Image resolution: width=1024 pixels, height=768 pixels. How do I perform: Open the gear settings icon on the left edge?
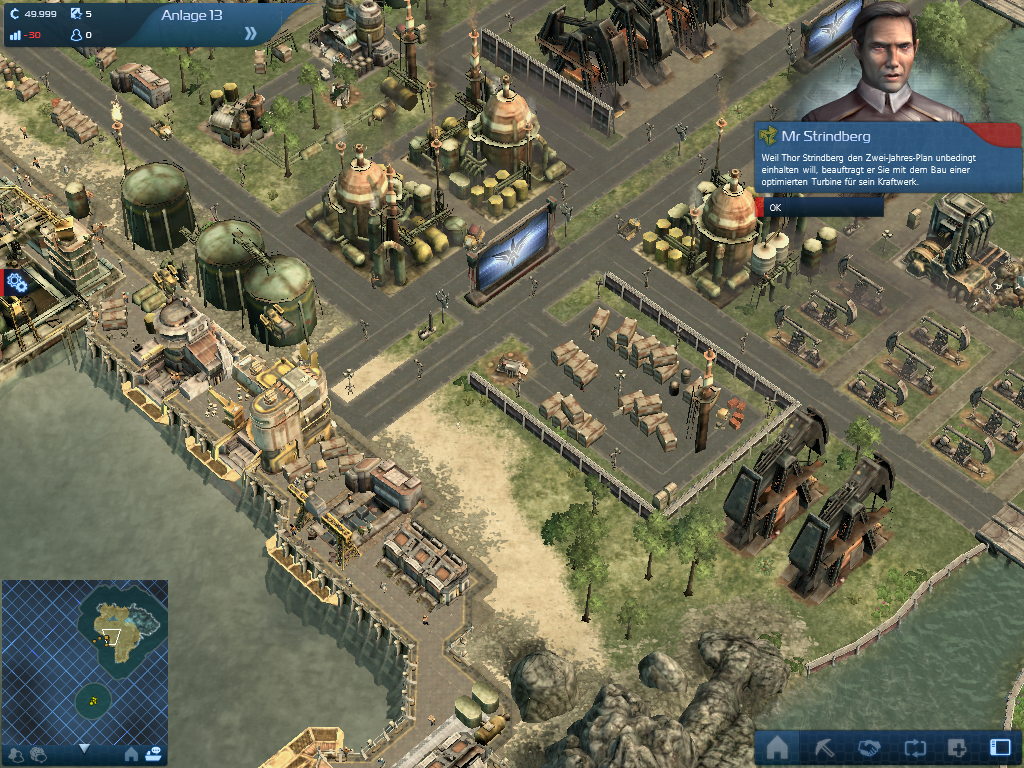coord(16,282)
